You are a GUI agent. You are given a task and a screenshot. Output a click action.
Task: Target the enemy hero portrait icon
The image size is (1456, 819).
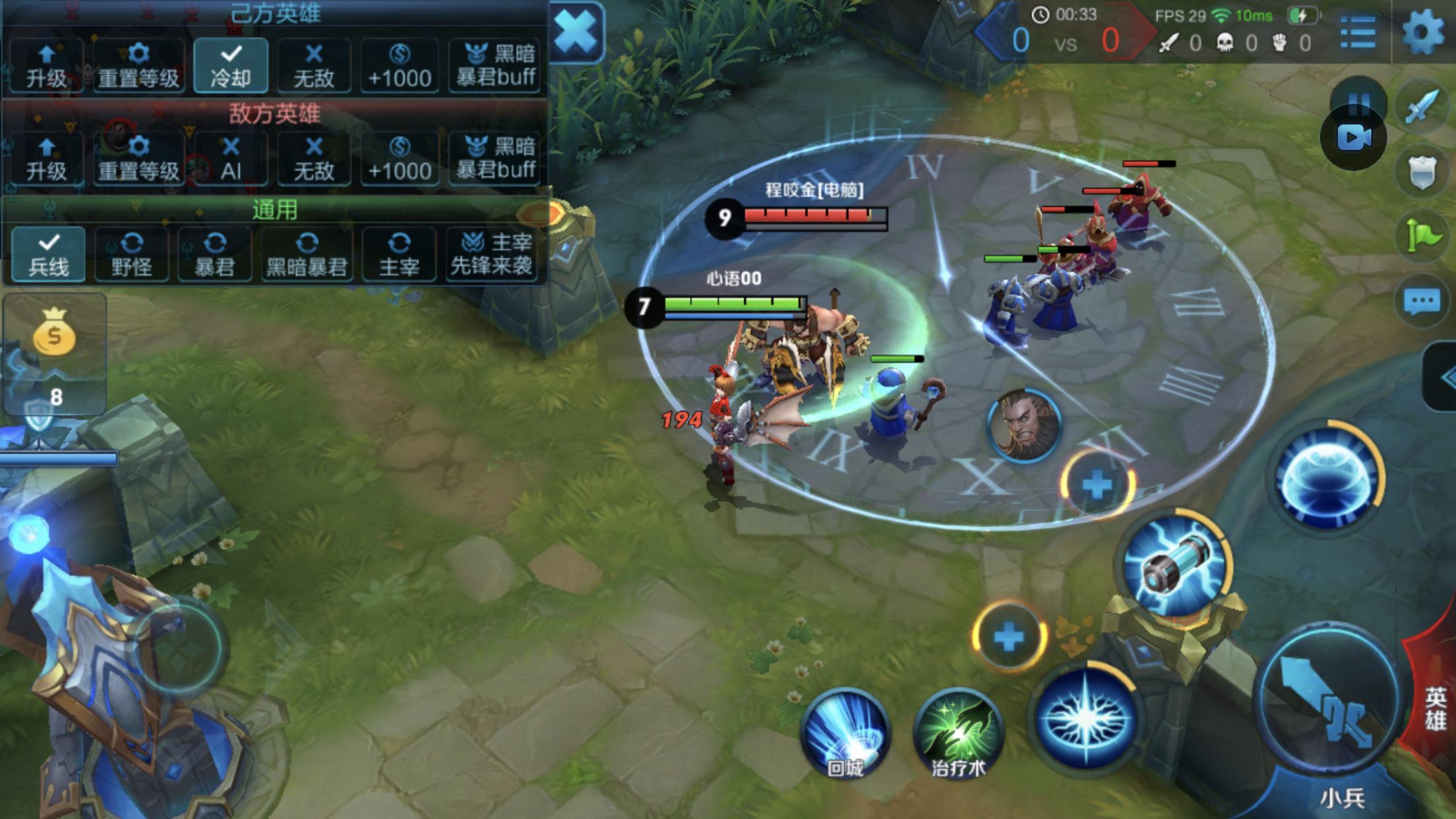tap(1024, 425)
